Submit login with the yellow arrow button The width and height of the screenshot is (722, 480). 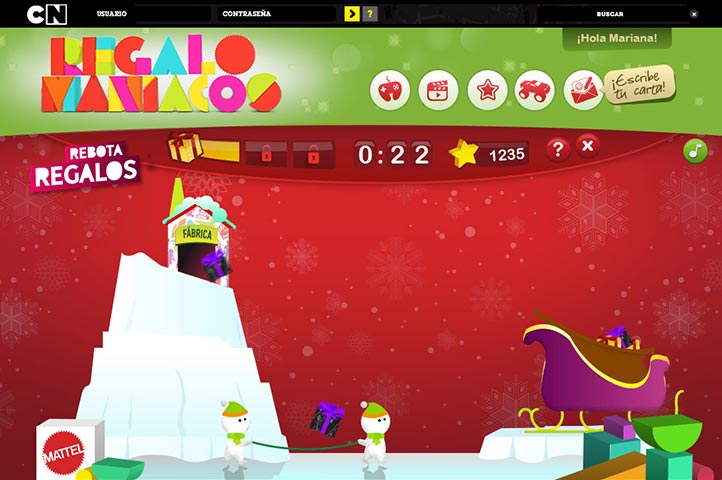coord(351,14)
